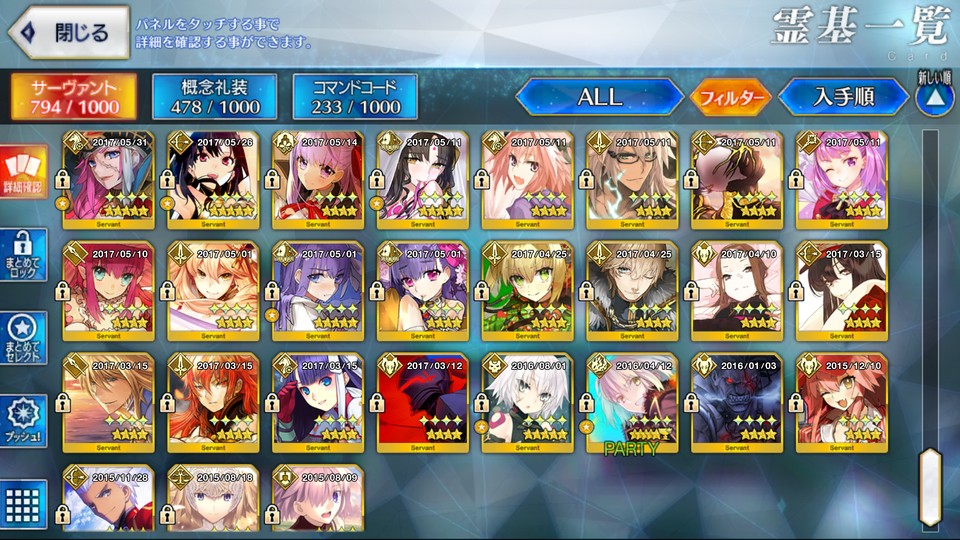Open the servant card dated 2017/04/10
Image resolution: width=960 pixels, height=540 pixels.
[x=736, y=291]
